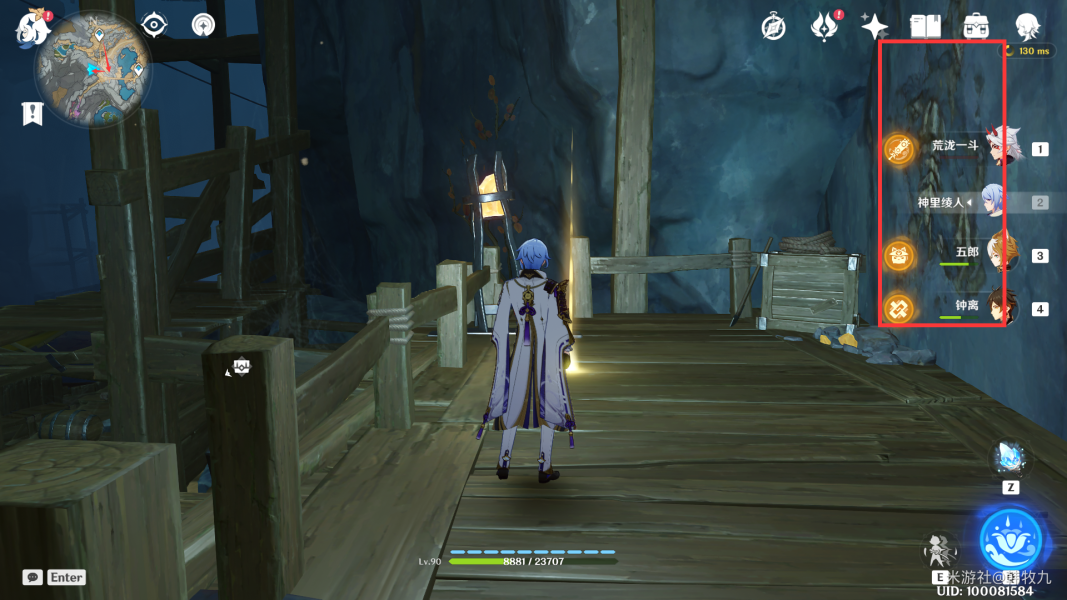Open the winged battle pass icon
The height and width of the screenshot is (600, 1067).
coord(824,27)
